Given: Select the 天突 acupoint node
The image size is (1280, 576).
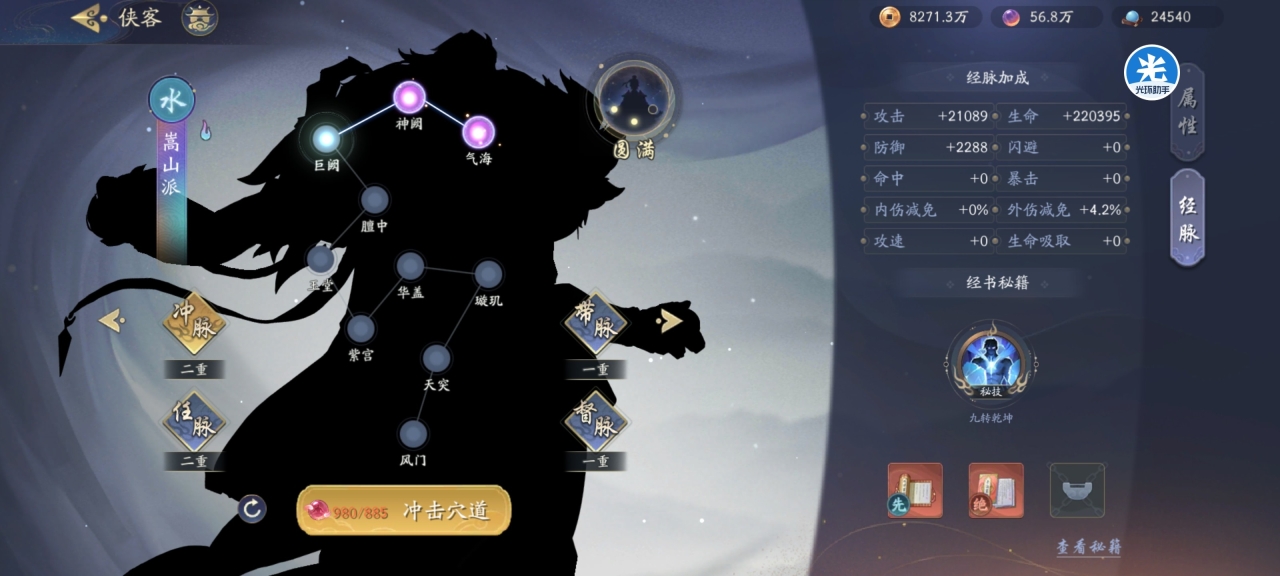Looking at the screenshot, I should click(436, 358).
